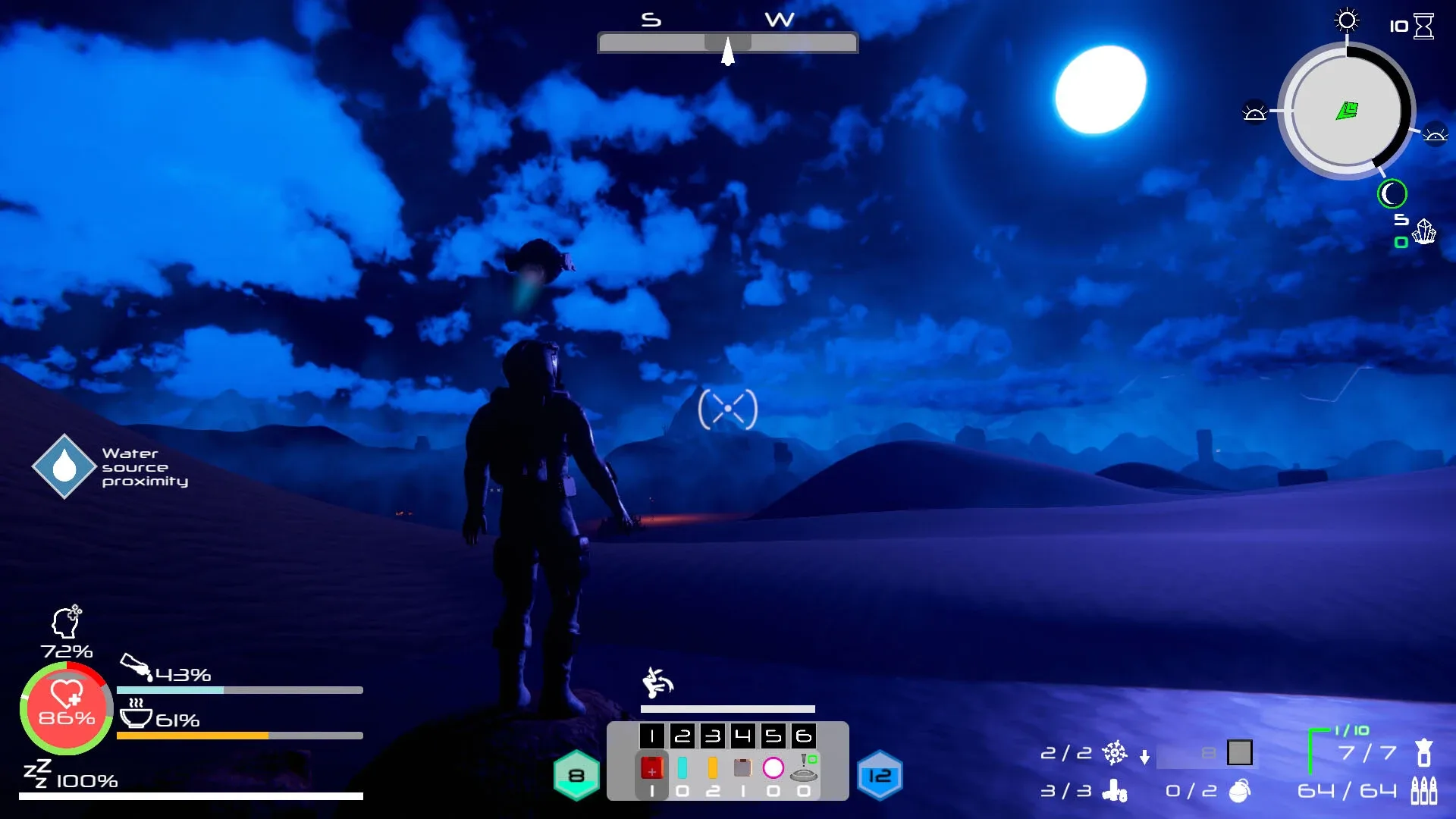The width and height of the screenshot is (1456, 819).
Task: Select the pouch item in hotbar slot 4
Action: coord(744,768)
